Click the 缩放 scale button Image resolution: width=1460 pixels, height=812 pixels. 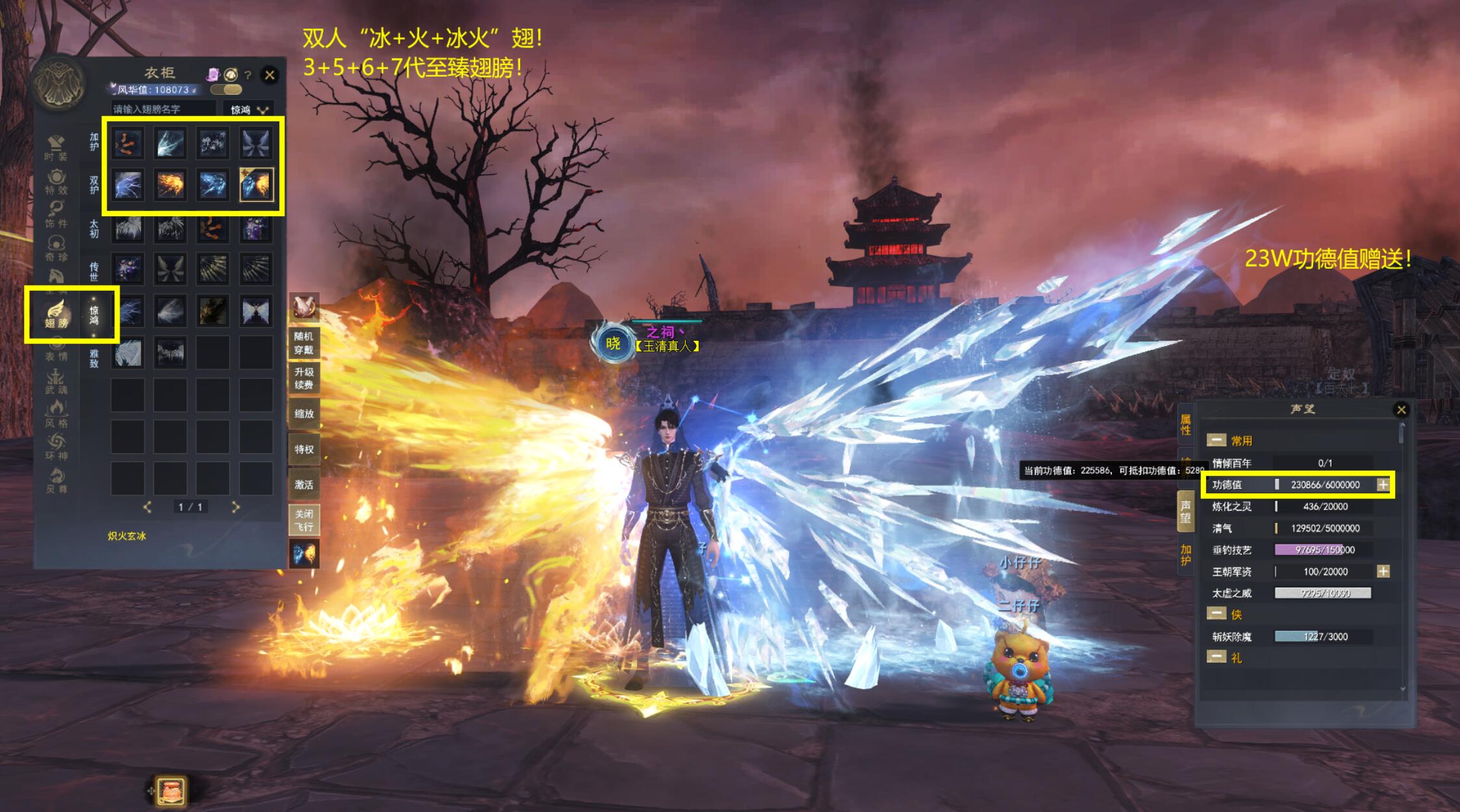point(303,413)
